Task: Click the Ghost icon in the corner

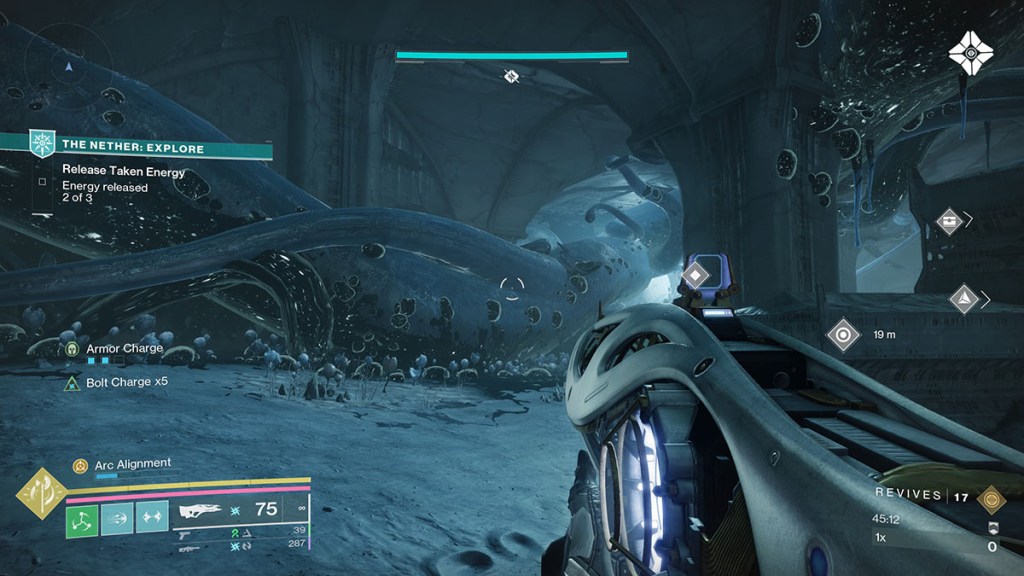Action: [x=969, y=52]
